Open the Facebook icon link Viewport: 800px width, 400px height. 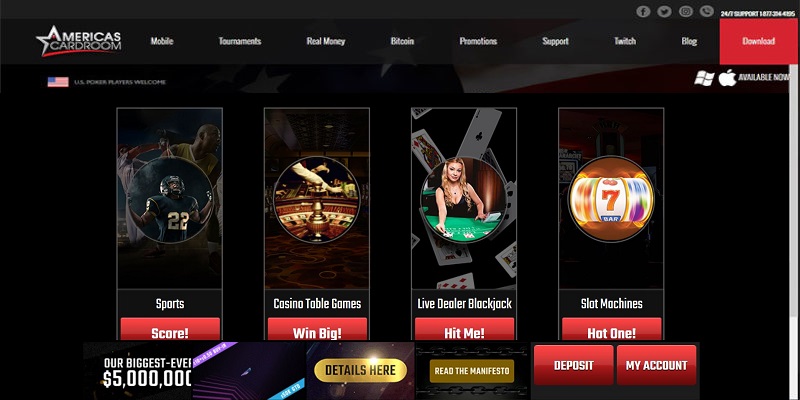643,11
